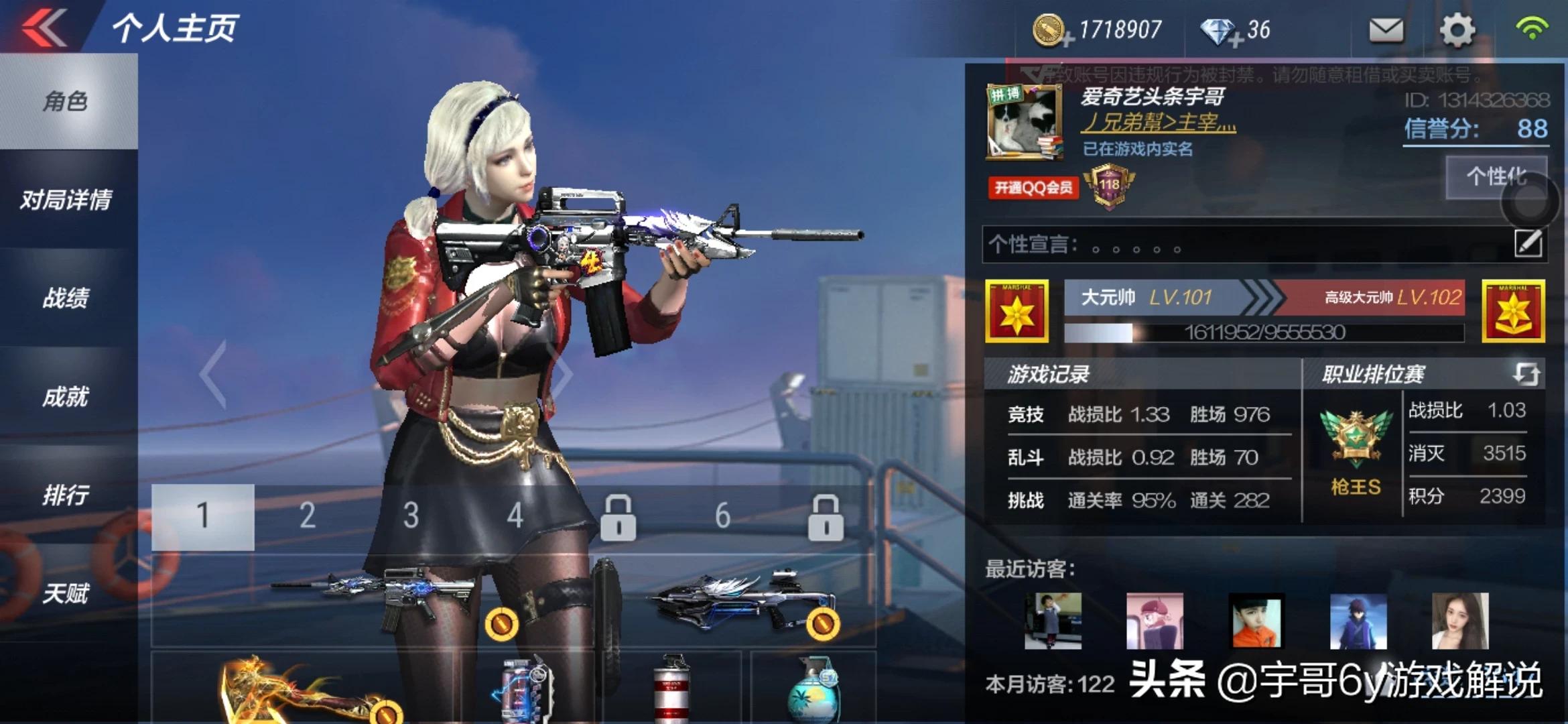1568x724 pixels.
Task: Open settings with the gear icon
Action: point(1457,30)
